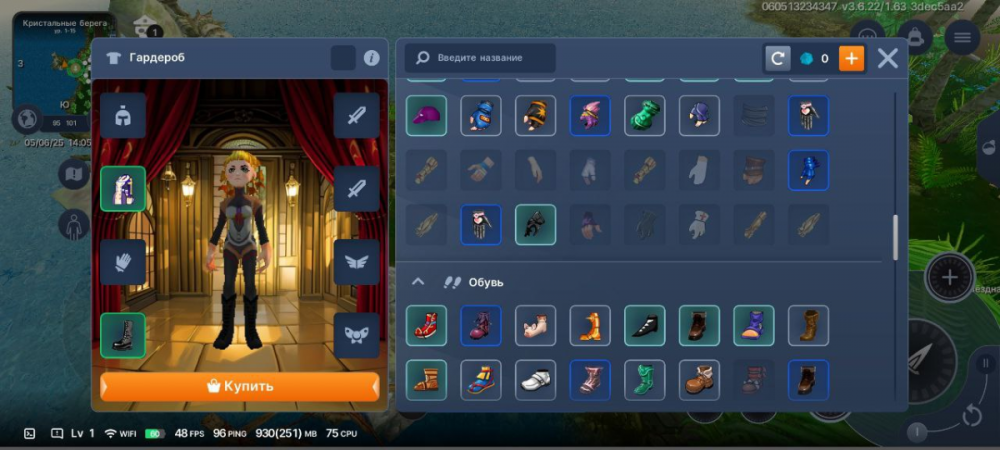Select the helmet equipment slot
This screenshot has height=450, width=1000.
point(123,115)
